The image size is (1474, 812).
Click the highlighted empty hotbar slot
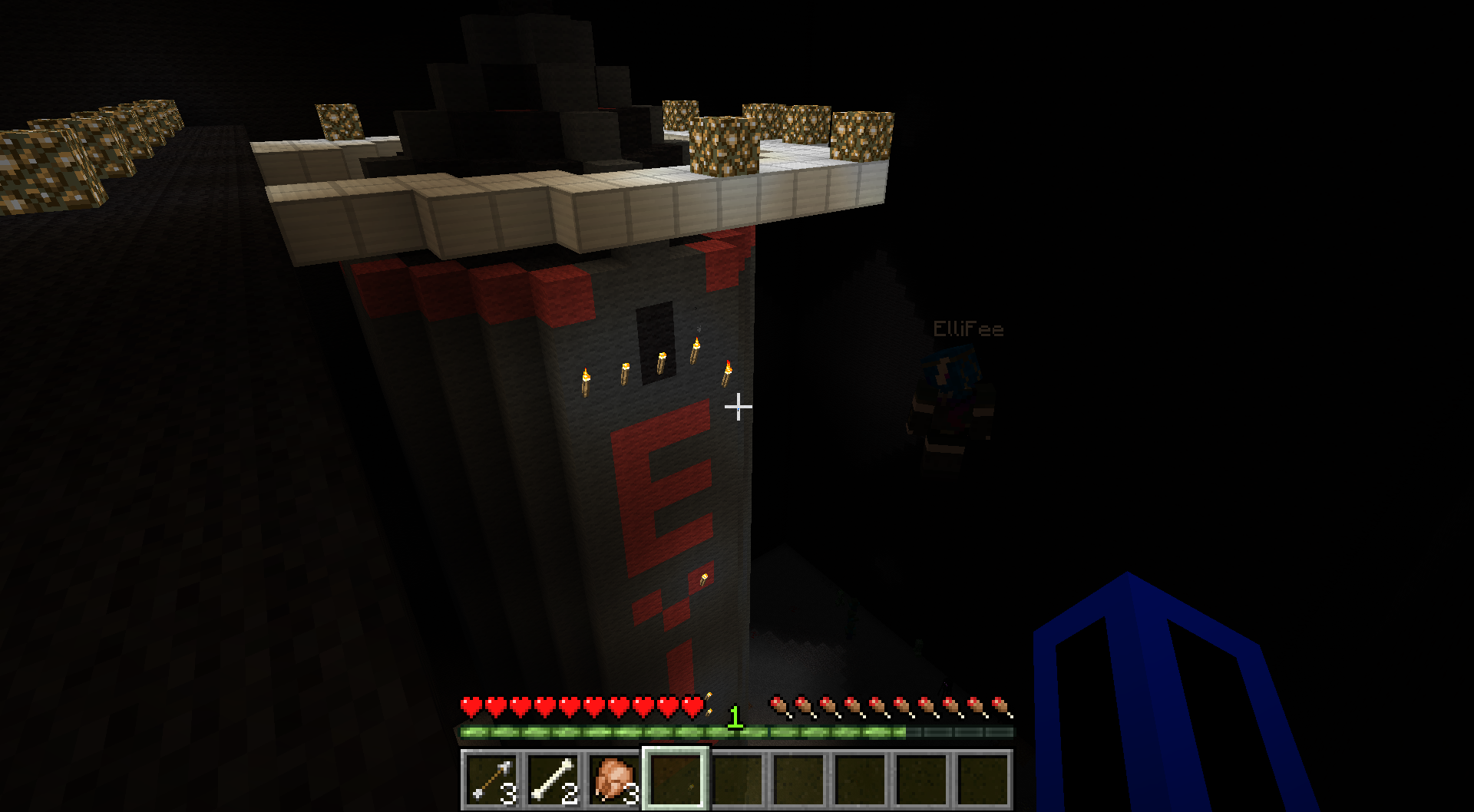676,780
